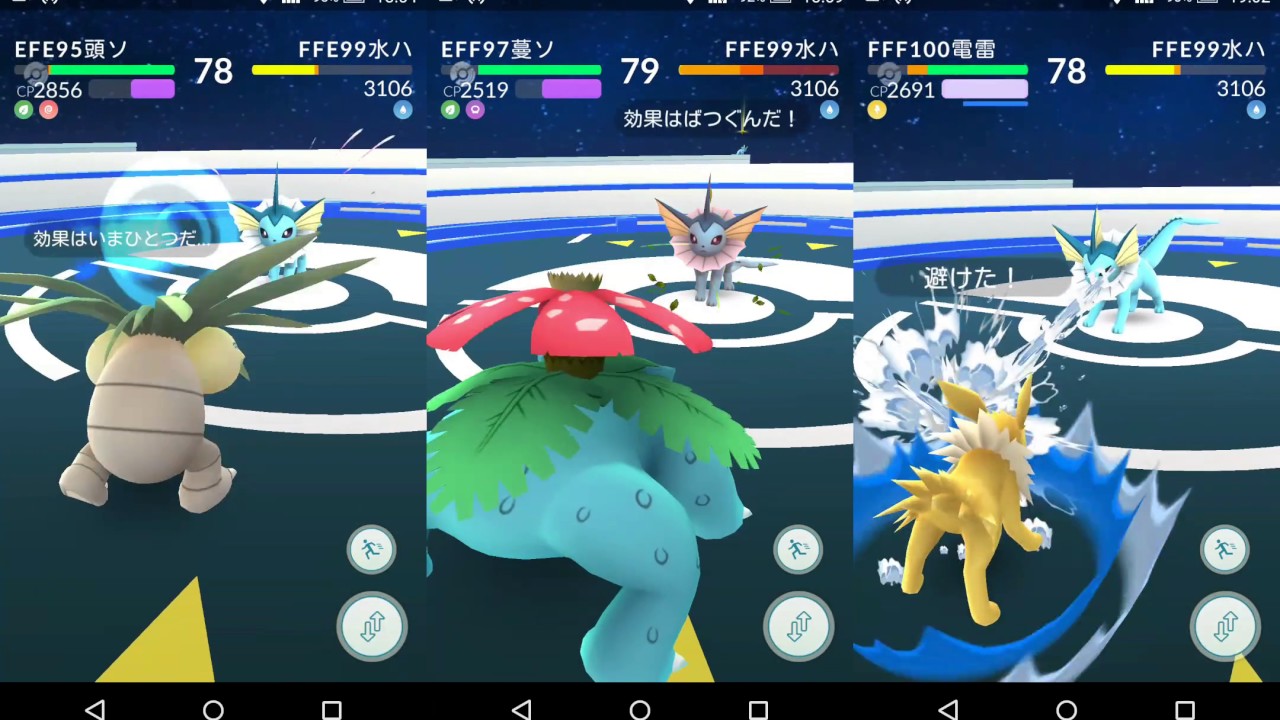The image size is (1280, 720).
Task: Tap the switch Pokémon icon in the middle battle
Action: pos(798,627)
